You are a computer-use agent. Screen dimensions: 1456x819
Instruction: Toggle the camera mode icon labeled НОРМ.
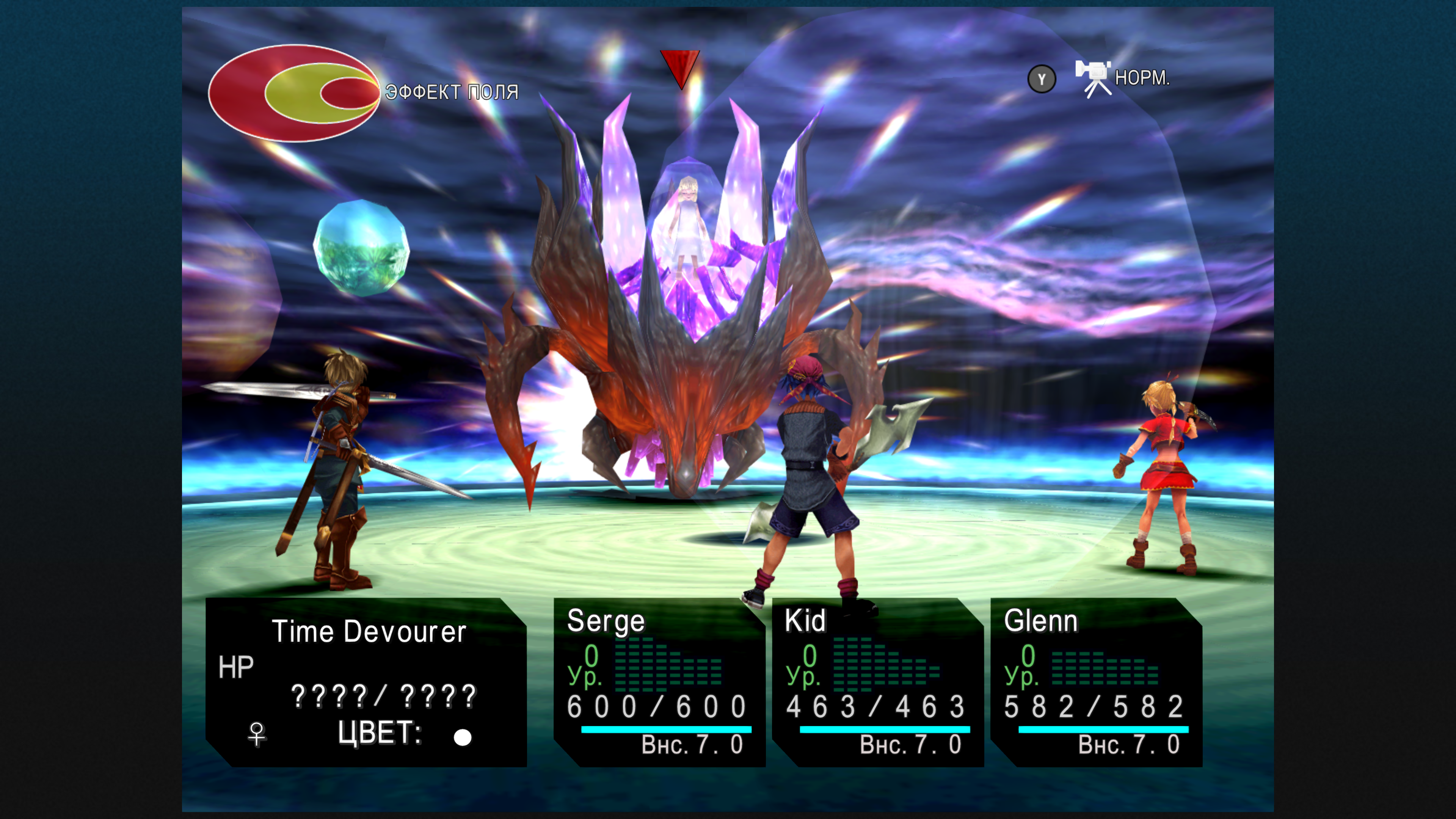coord(1093,78)
